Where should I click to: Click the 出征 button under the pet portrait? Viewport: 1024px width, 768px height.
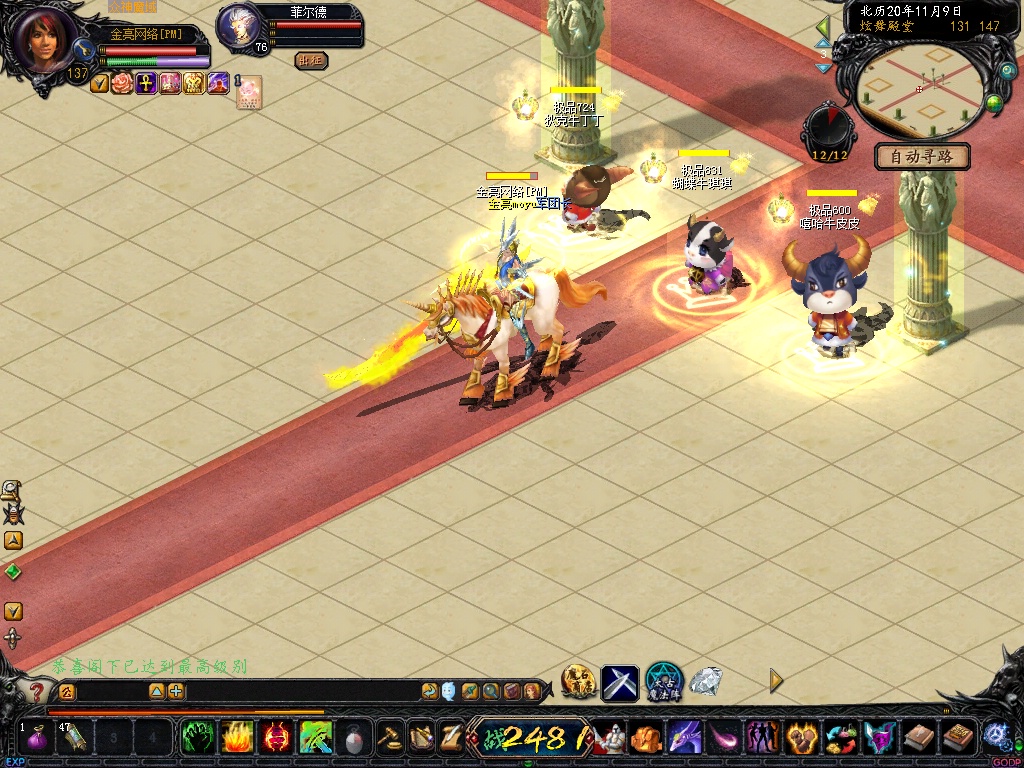(312, 61)
